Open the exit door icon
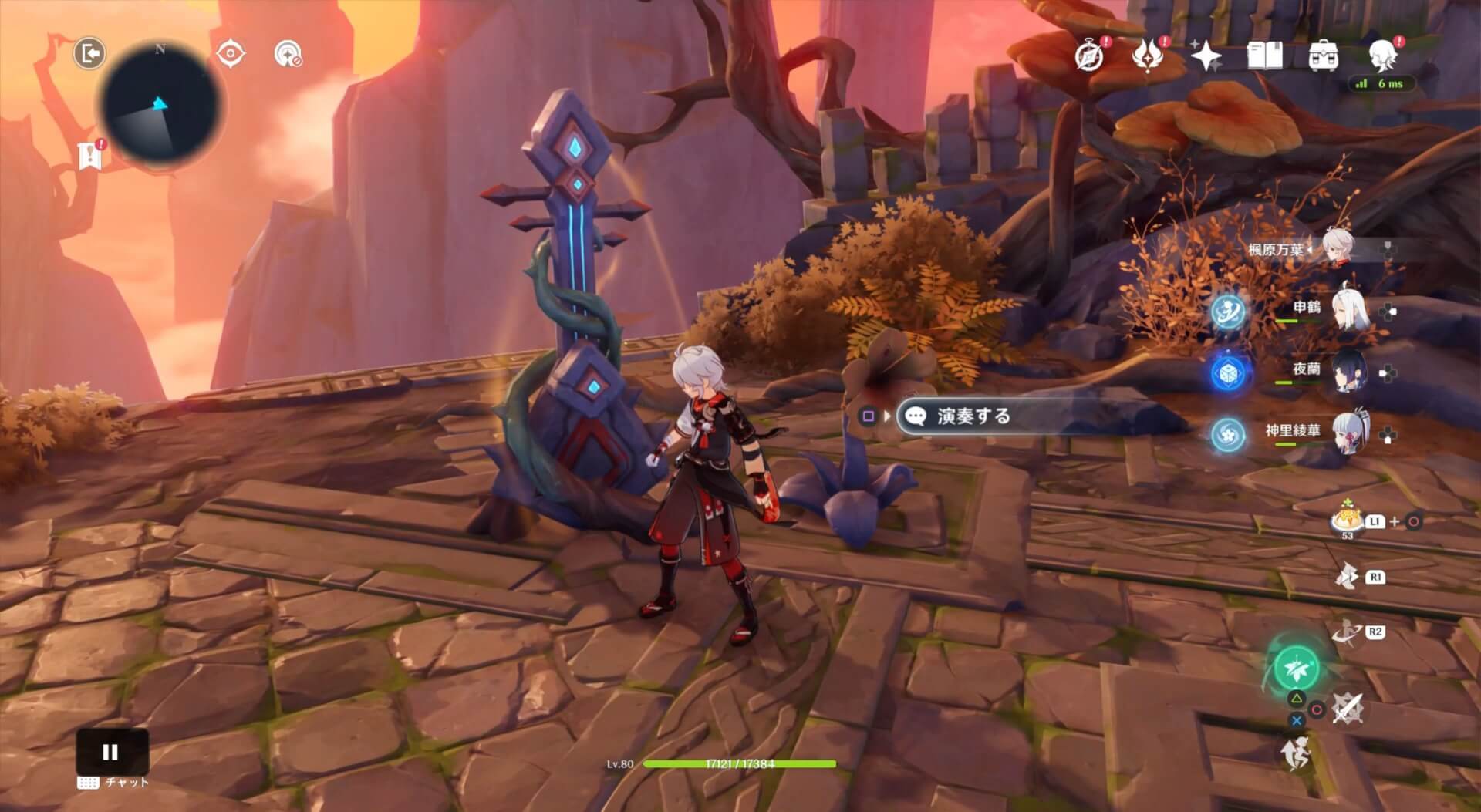Screen dimensions: 1481x812 tap(89, 54)
